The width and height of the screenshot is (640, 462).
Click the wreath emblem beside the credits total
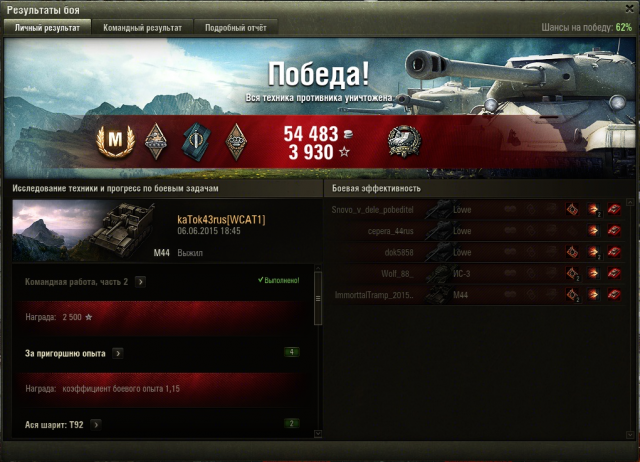pyautogui.click(x=403, y=140)
